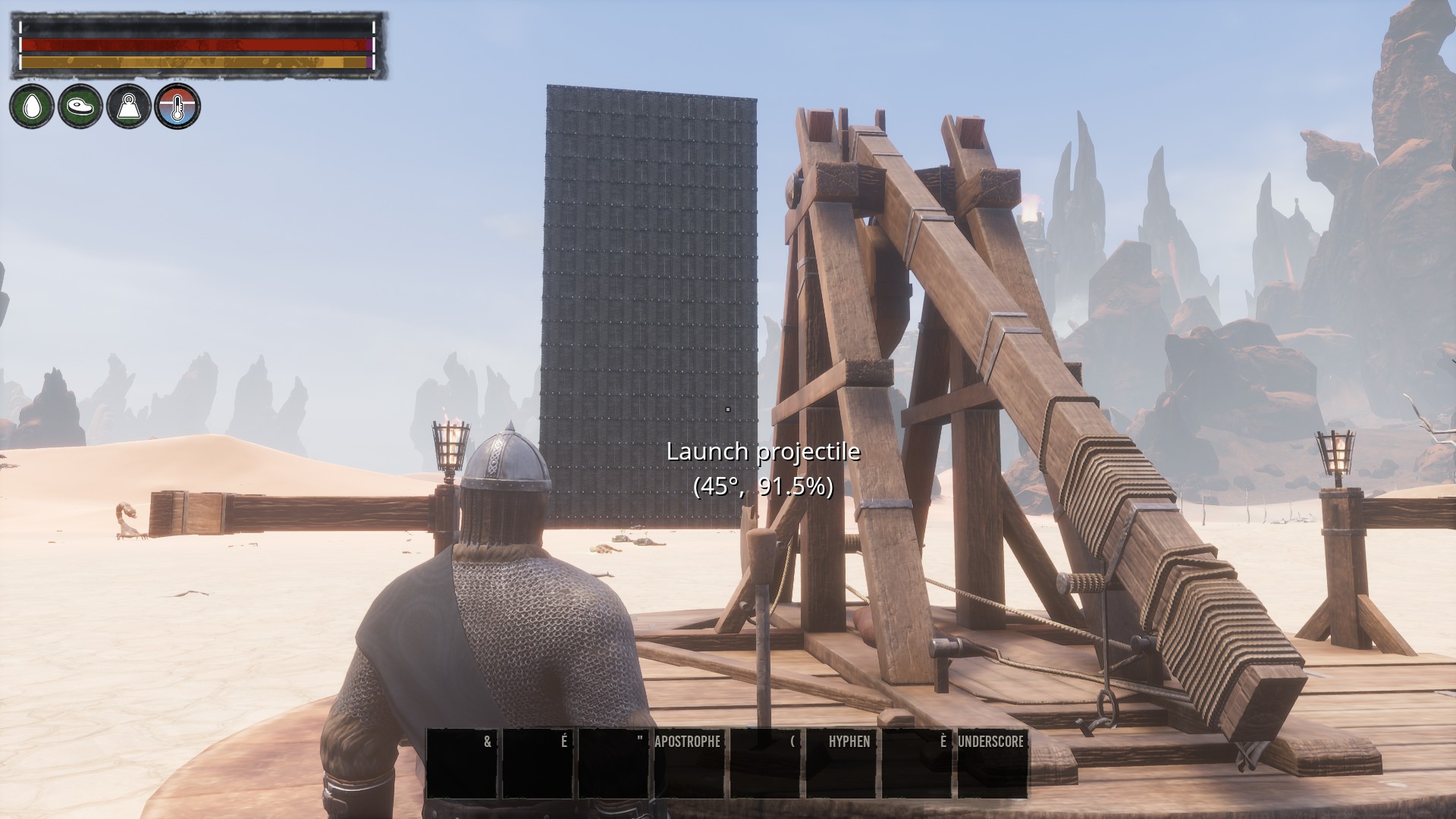Activate the hotbar slot labeled UNDERSCORE

tap(992, 763)
